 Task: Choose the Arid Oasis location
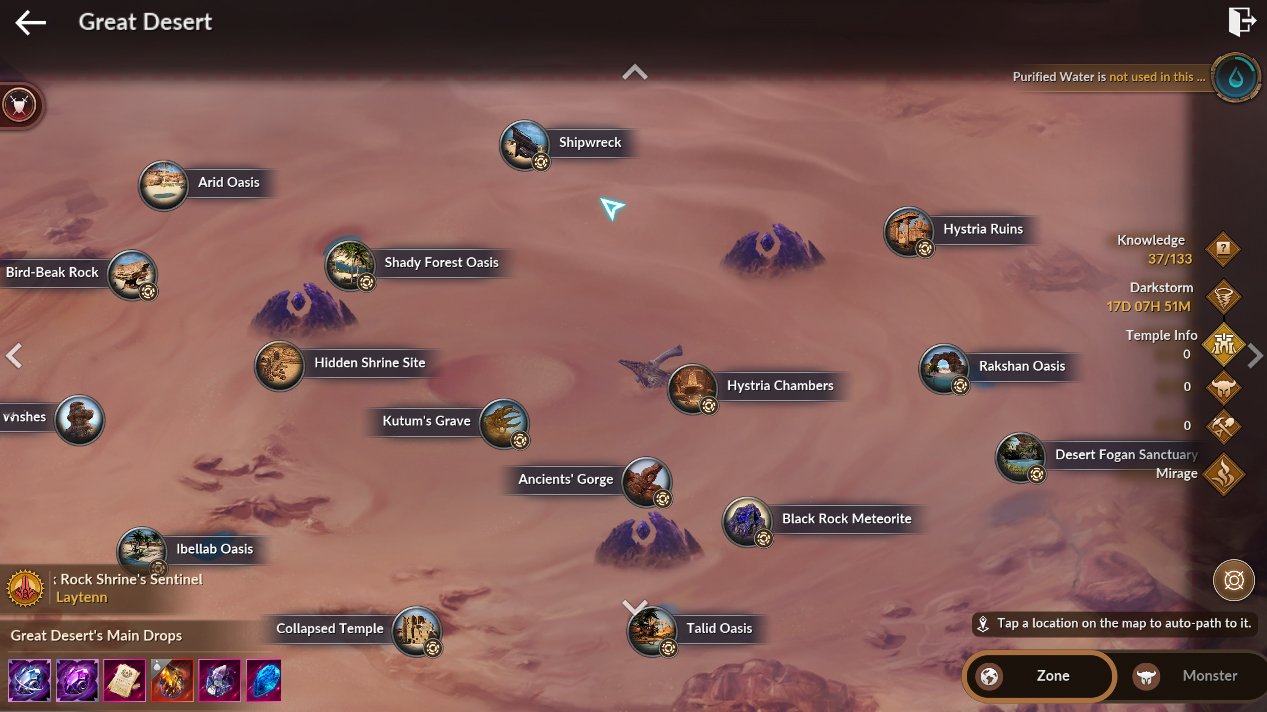(163, 185)
